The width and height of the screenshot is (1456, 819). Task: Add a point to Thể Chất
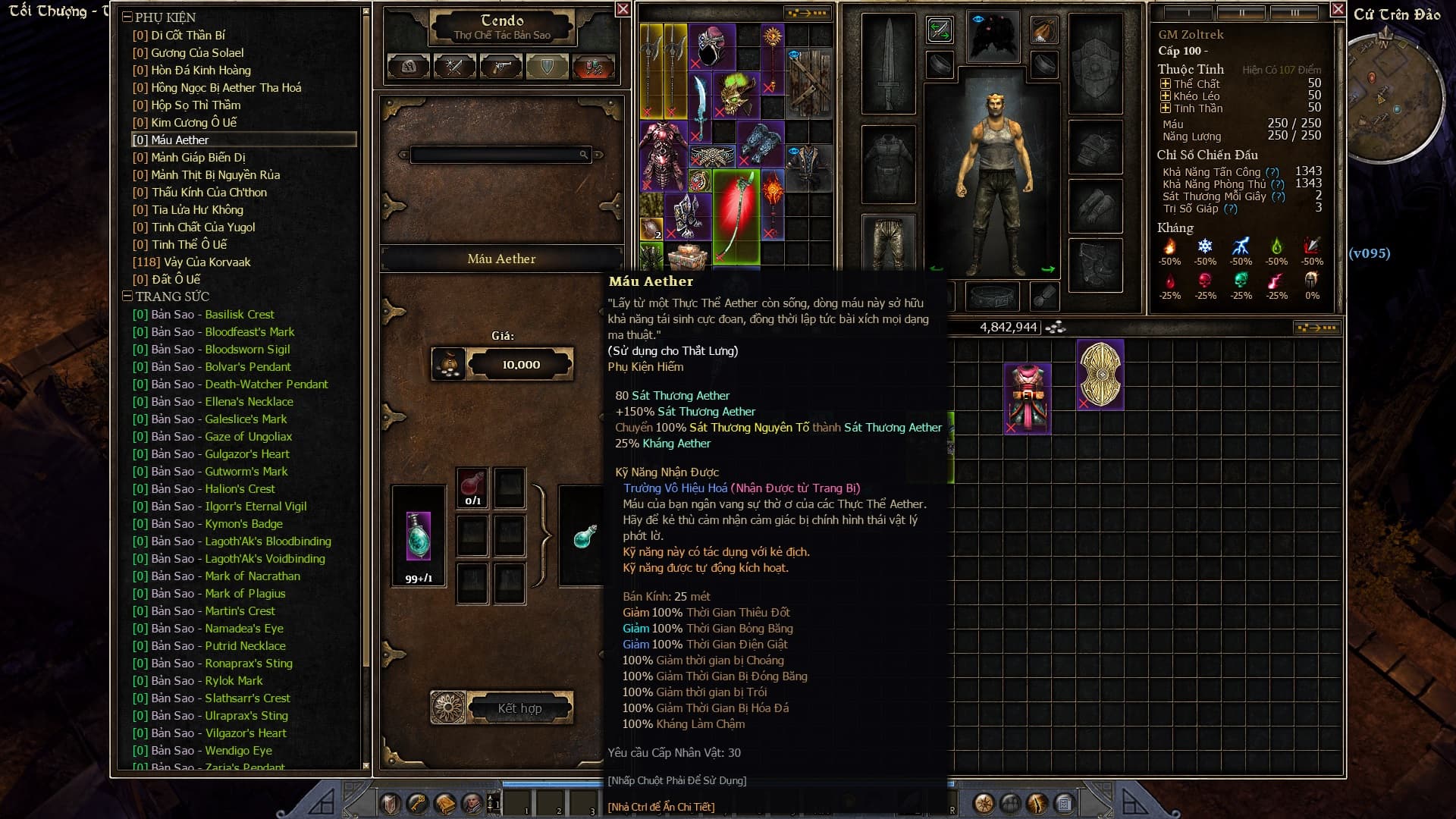1166,84
